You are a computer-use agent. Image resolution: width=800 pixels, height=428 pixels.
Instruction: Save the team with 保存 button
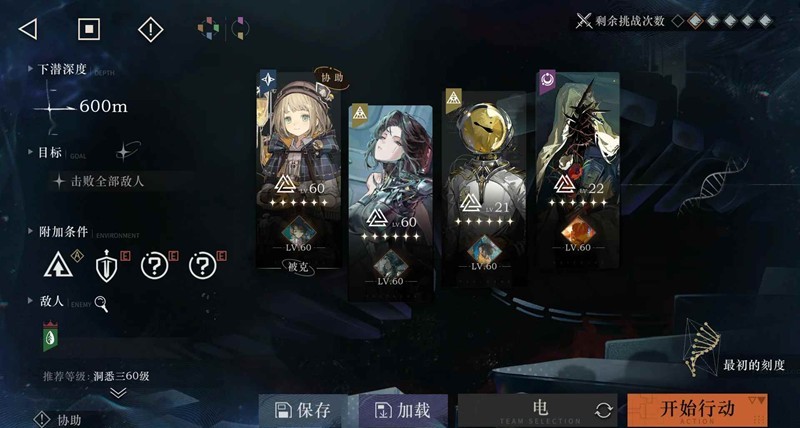point(303,409)
